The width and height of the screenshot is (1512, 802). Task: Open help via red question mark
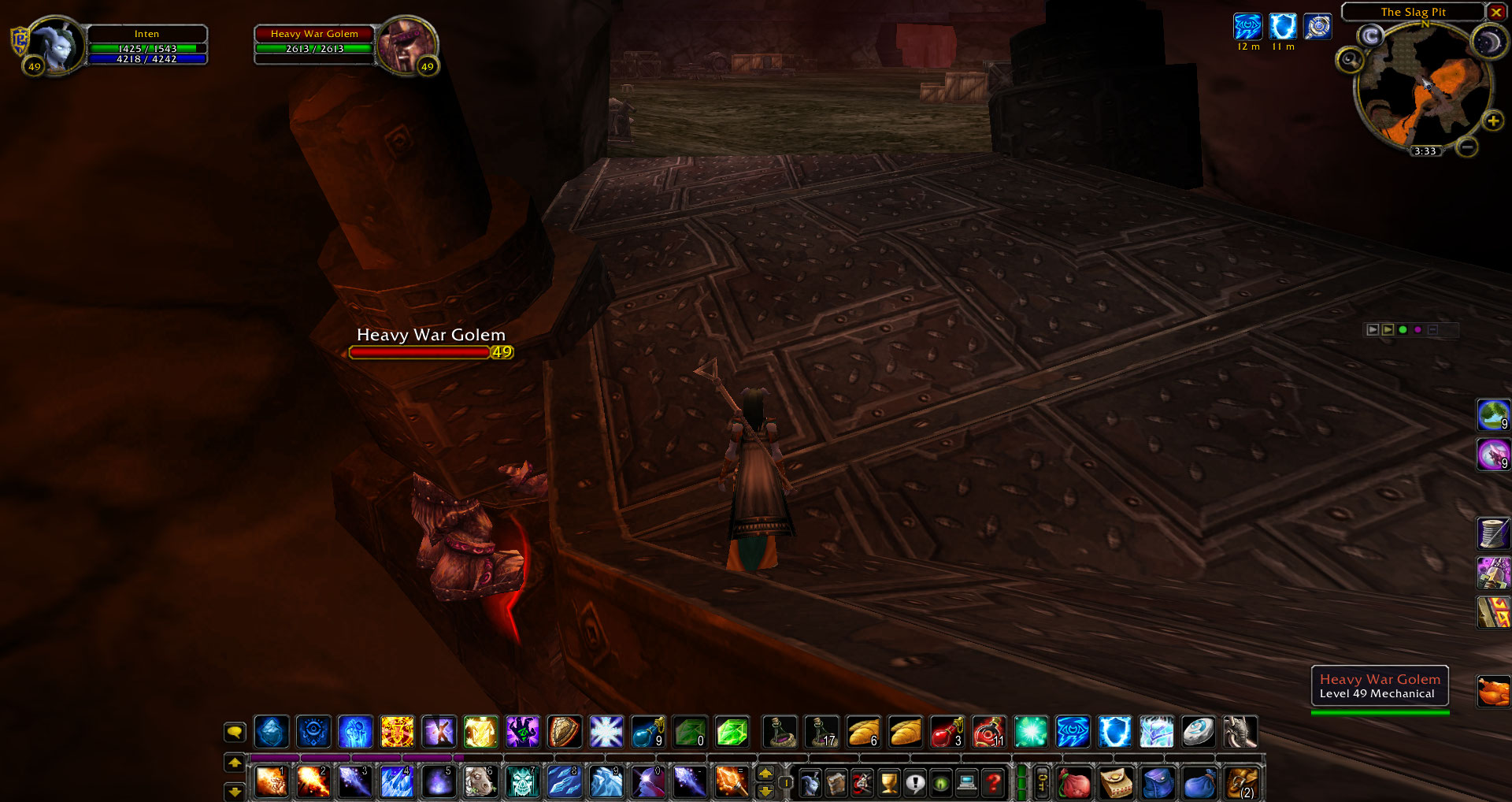click(995, 783)
